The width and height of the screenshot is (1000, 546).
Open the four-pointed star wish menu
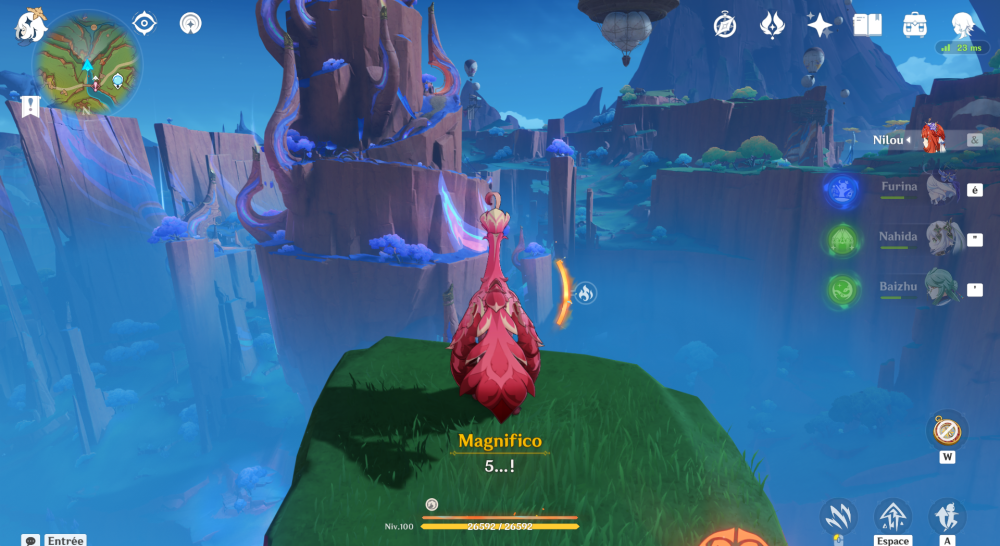click(x=820, y=25)
